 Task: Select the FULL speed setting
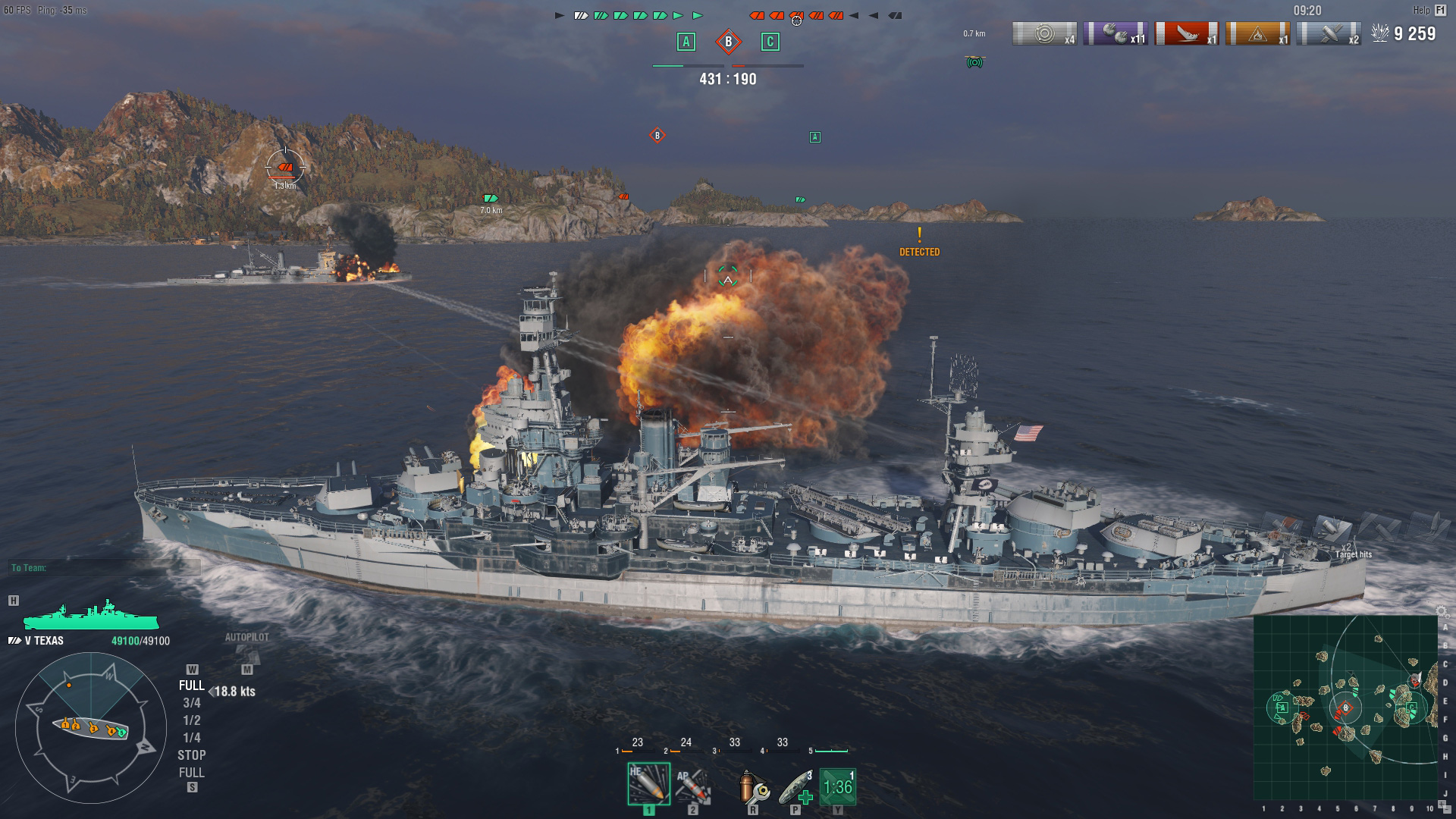click(193, 684)
